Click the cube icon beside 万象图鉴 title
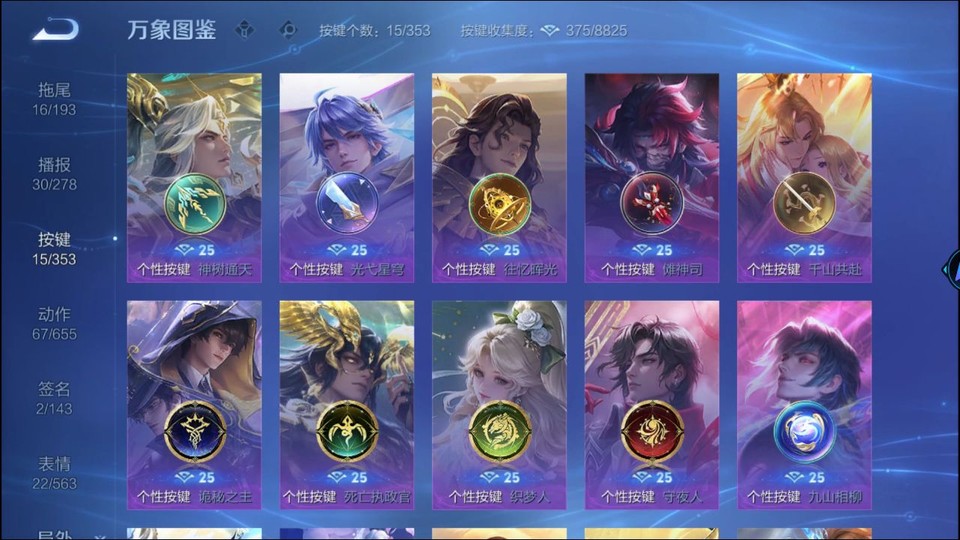This screenshot has width=960, height=540. (244, 30)
